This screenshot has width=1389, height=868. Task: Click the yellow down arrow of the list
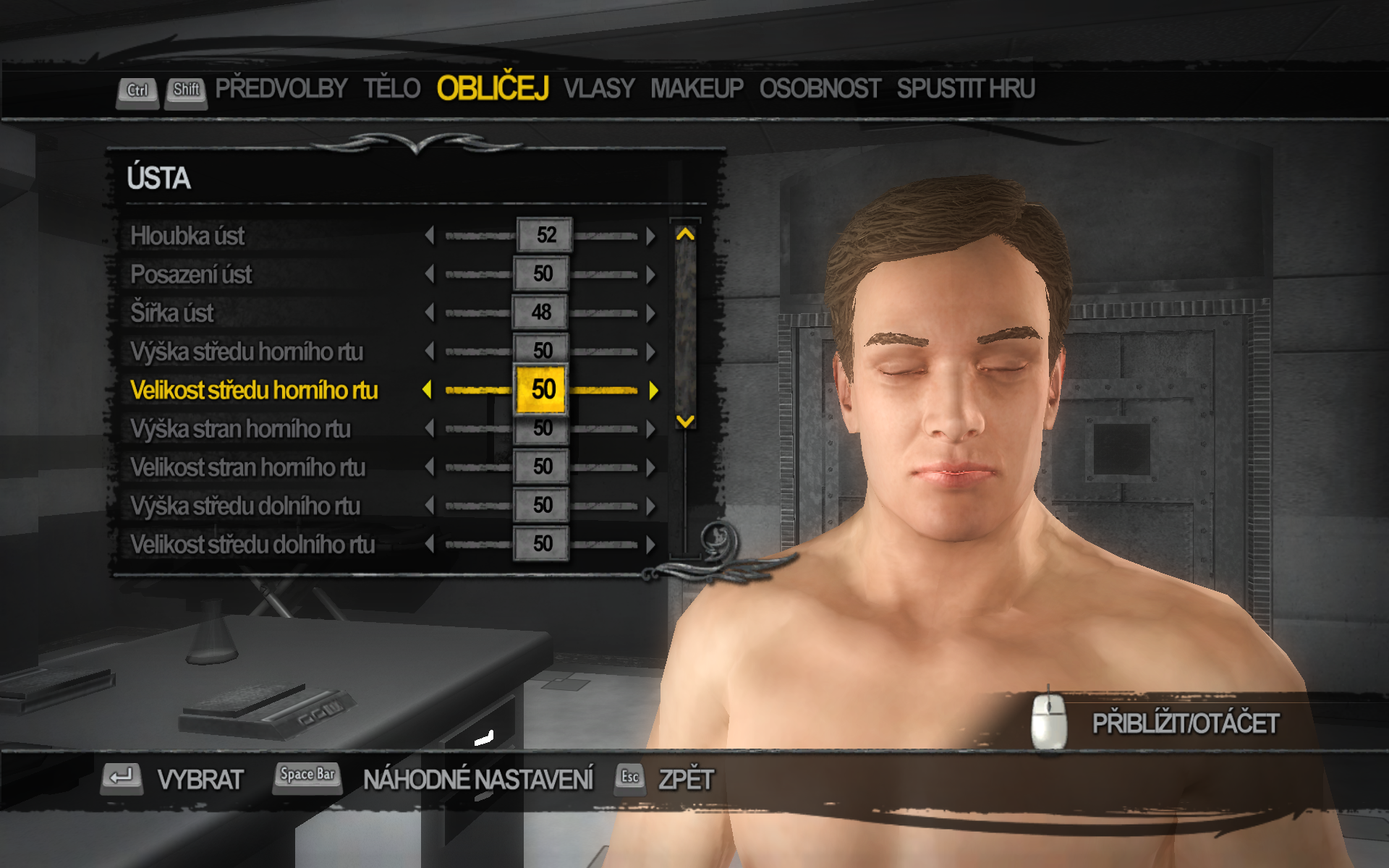pyautogui.click(x=685, y=421)
